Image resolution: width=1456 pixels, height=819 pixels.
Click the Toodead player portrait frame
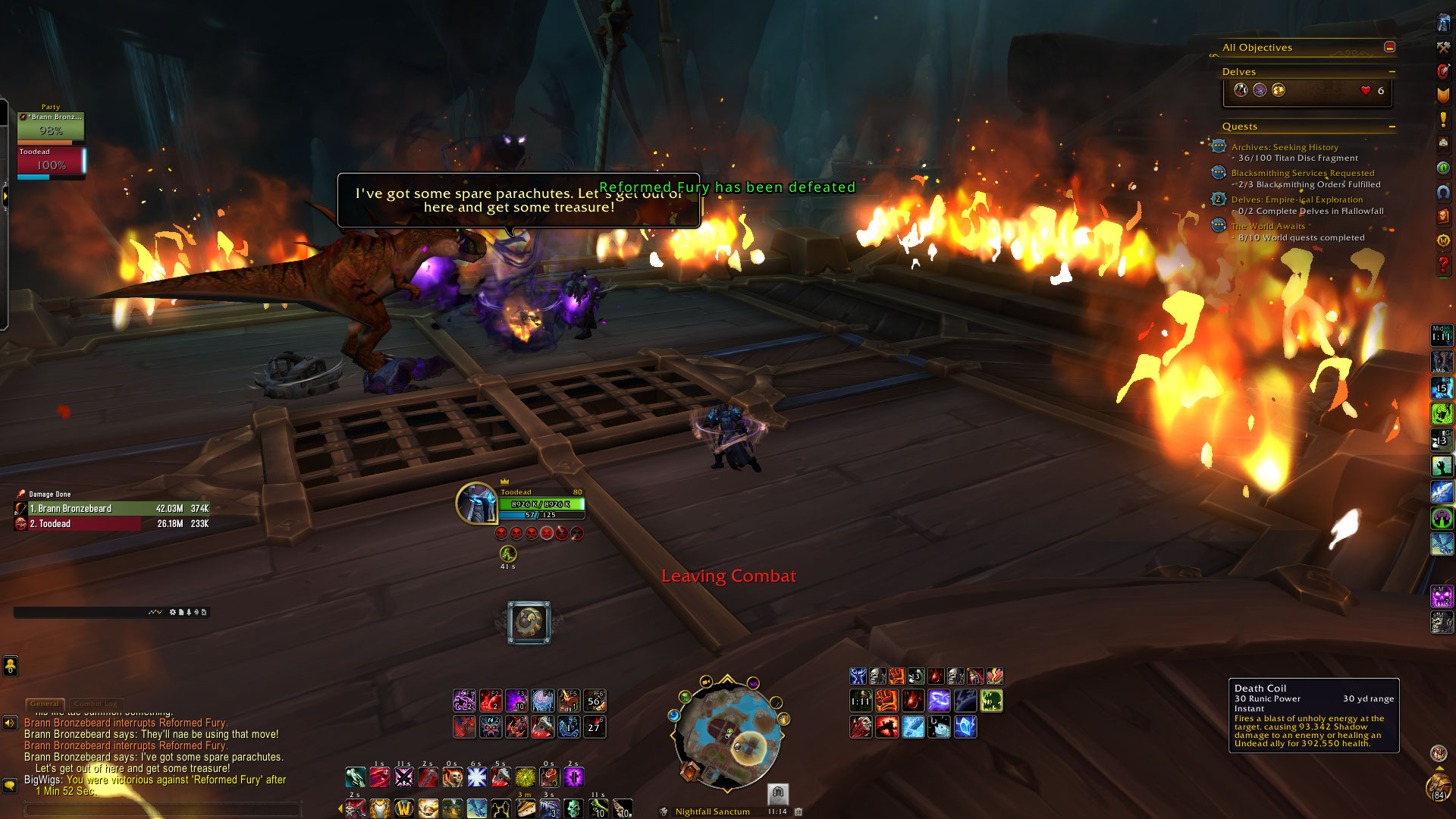476,503
